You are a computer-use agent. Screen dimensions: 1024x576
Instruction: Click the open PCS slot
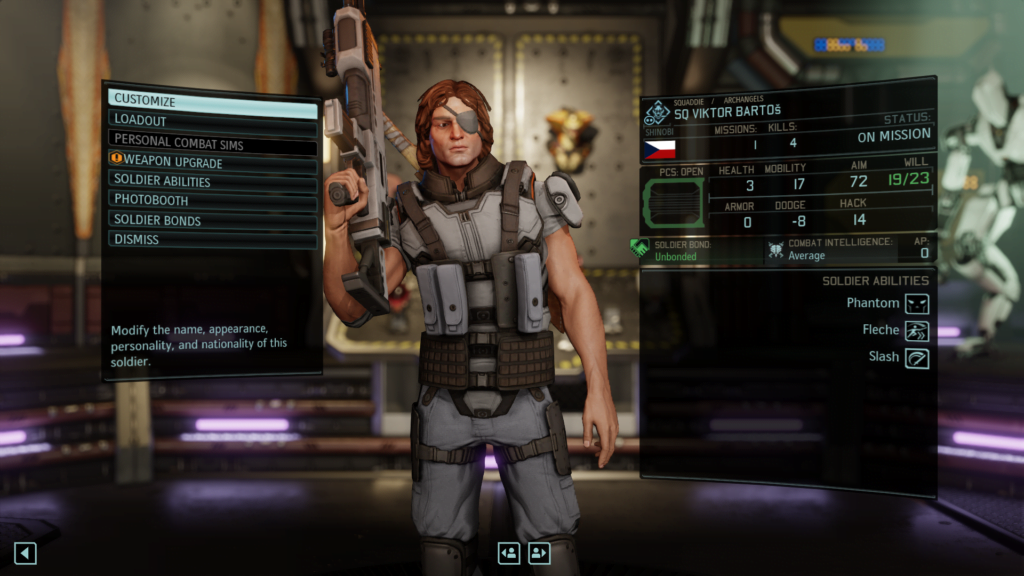point(675,201)
